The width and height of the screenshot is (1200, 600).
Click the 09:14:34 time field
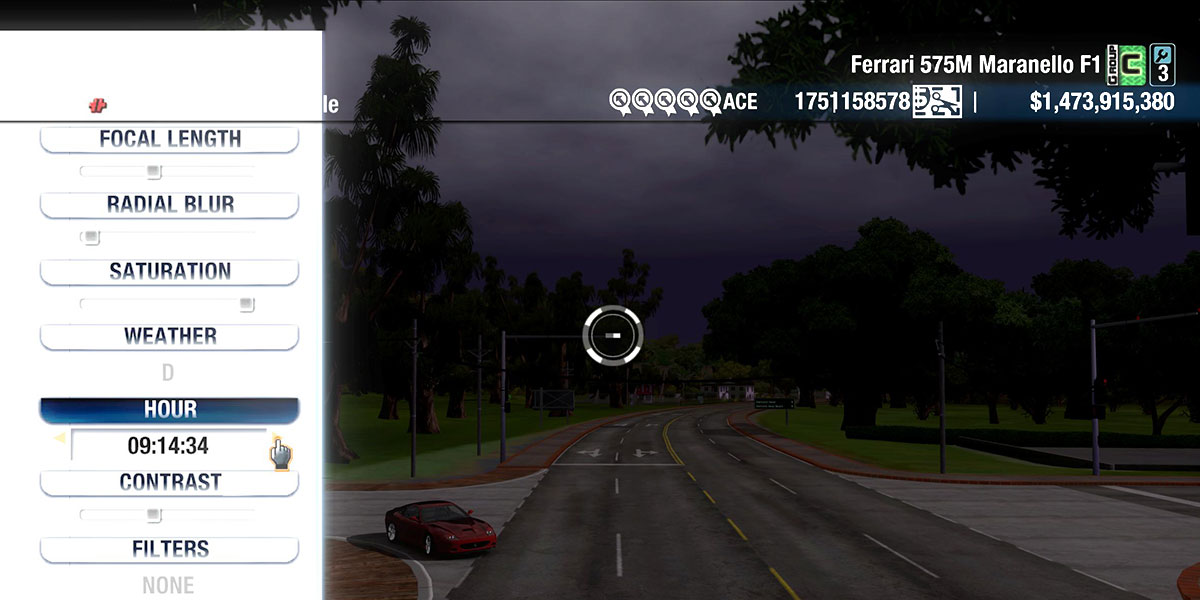[x=168, y=446]
